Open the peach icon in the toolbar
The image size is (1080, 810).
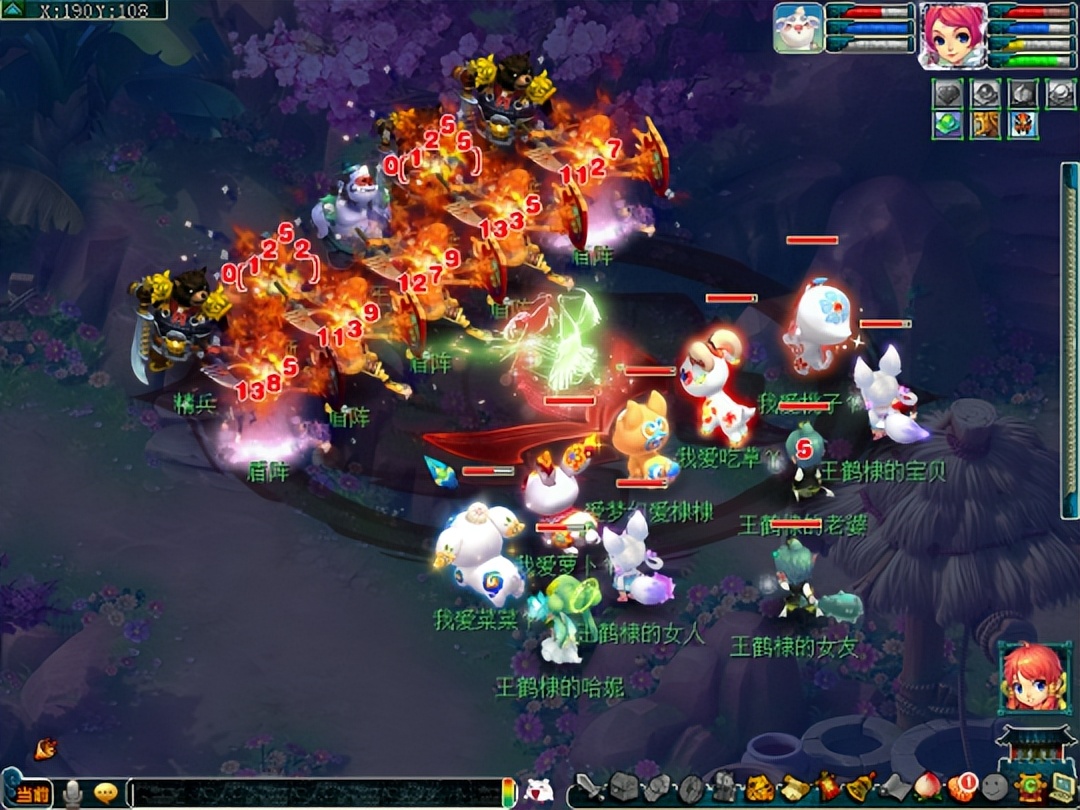point(929,788)
